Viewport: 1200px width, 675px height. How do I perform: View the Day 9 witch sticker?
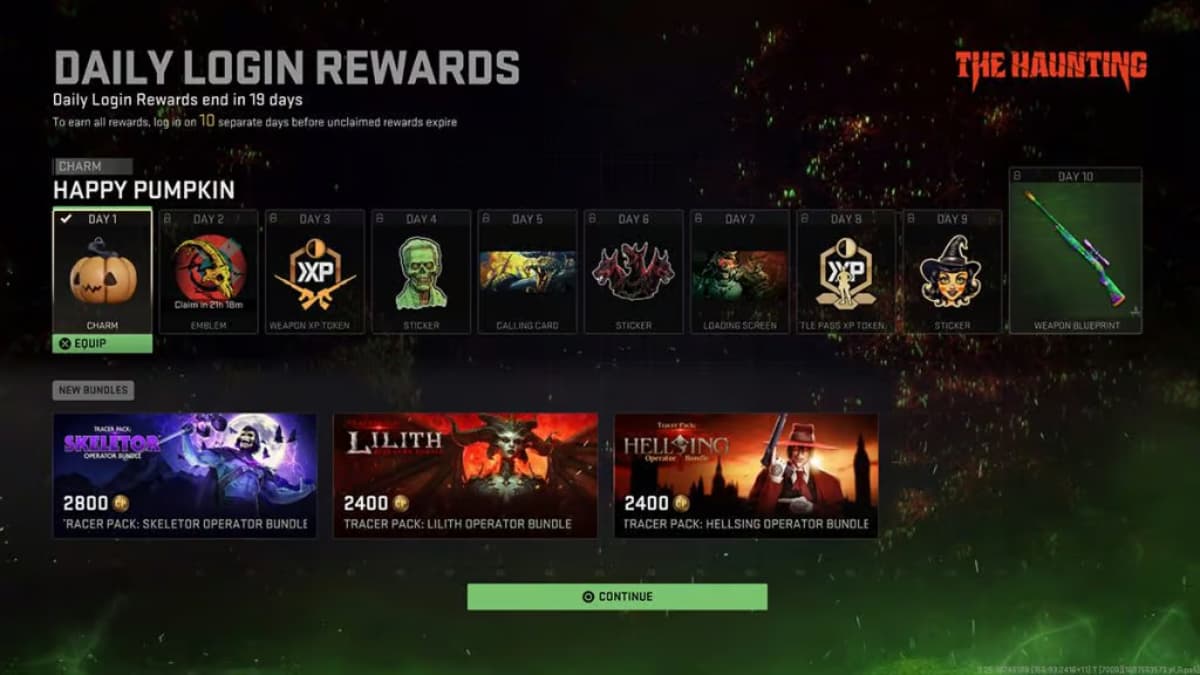click(x=952, y=272)
